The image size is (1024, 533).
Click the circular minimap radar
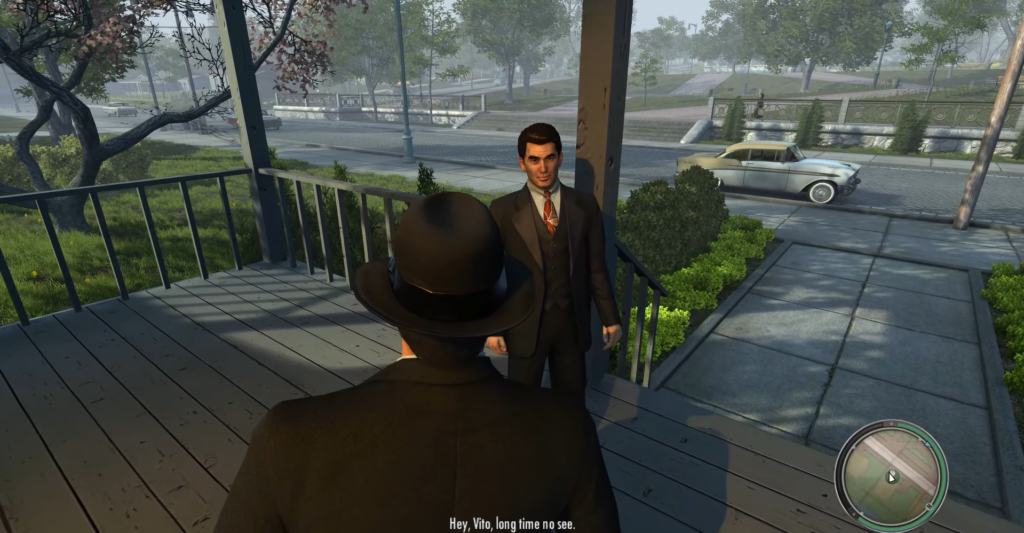tap(890, 474)
